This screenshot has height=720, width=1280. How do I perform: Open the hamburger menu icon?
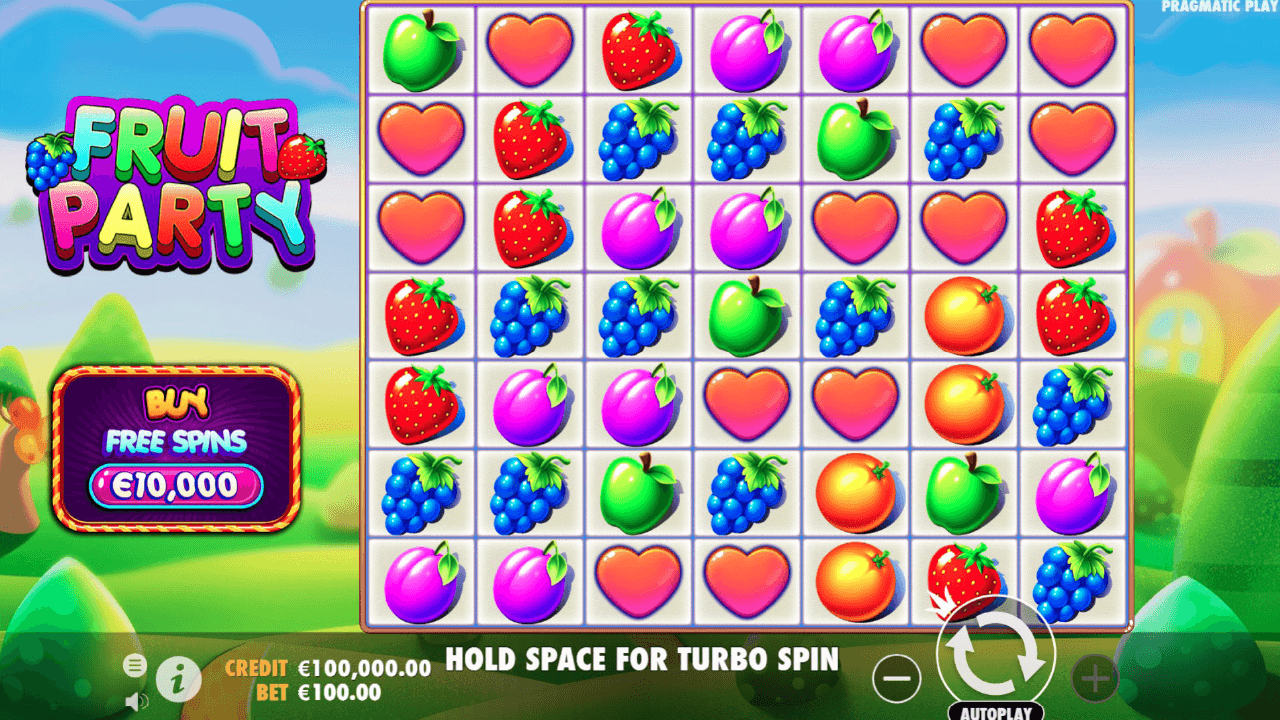(x=133, y=665)
